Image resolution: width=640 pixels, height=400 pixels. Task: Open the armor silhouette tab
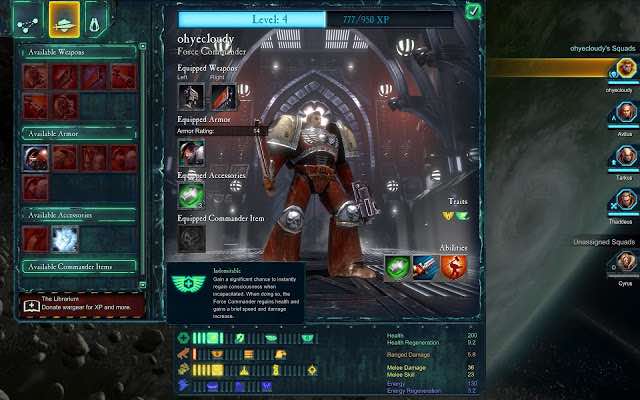pyautogui.click(x=97, y=18)
